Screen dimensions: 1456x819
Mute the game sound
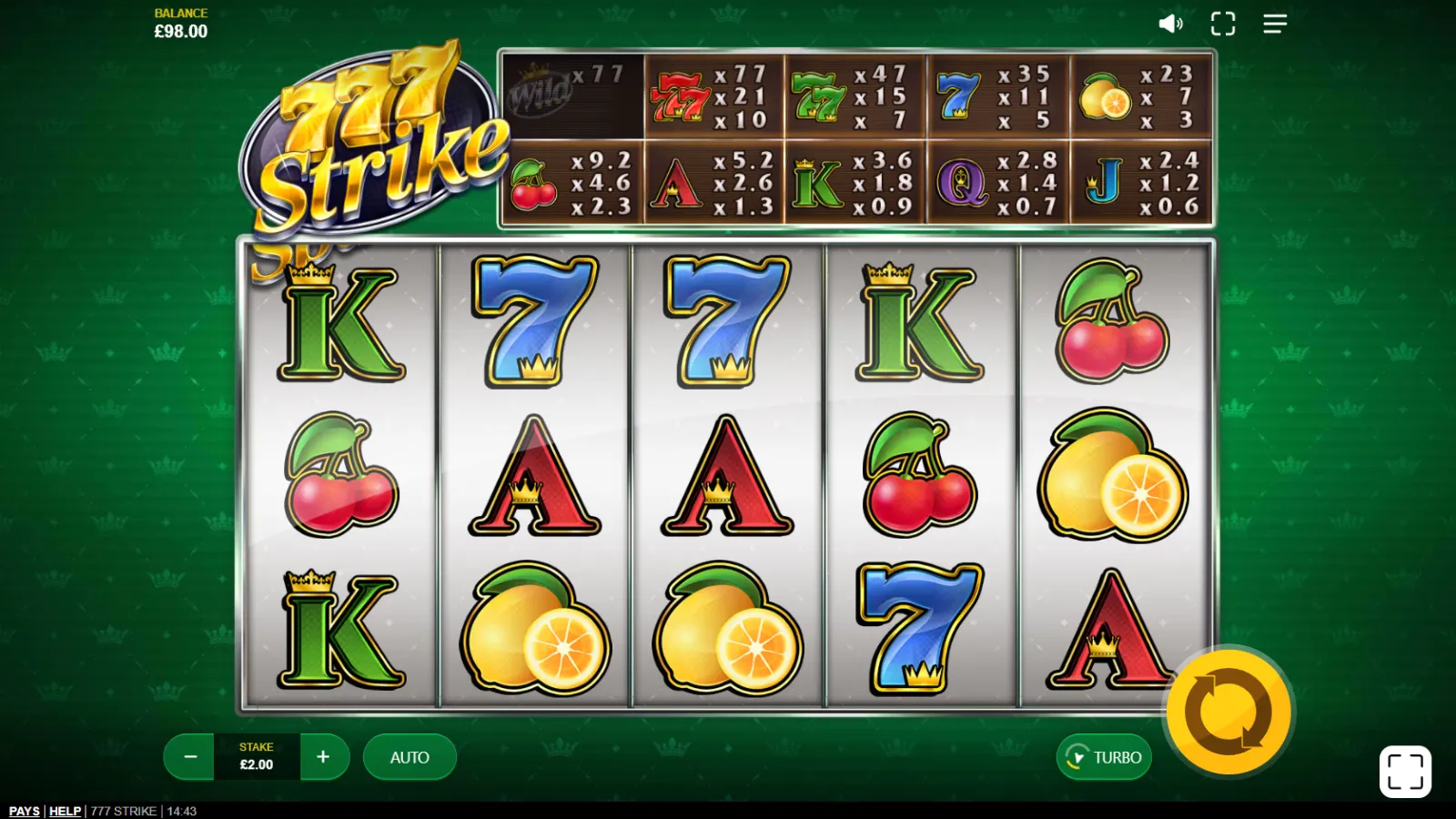(x=1170, y=24)
